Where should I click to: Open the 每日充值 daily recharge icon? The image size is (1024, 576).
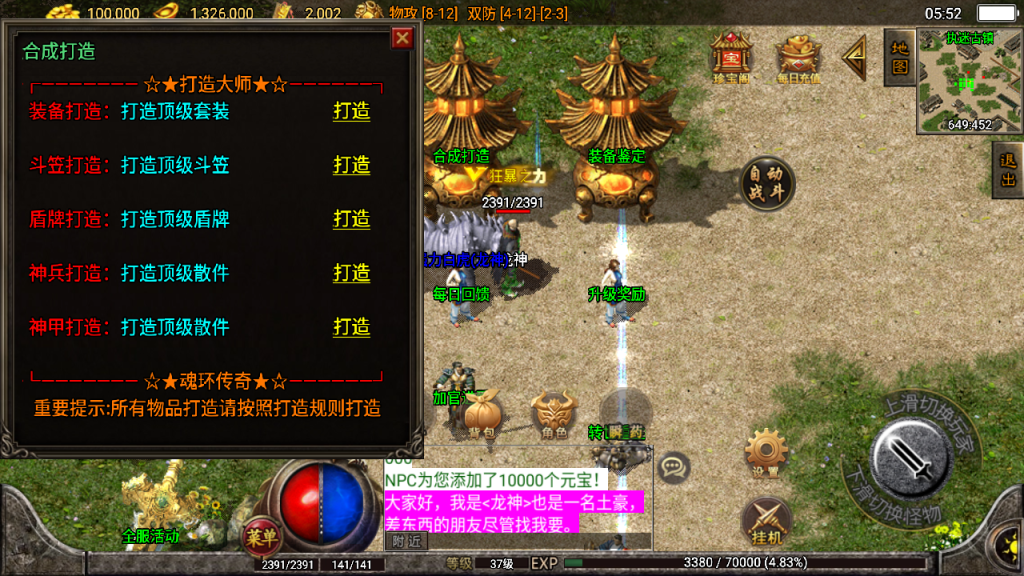798,60
